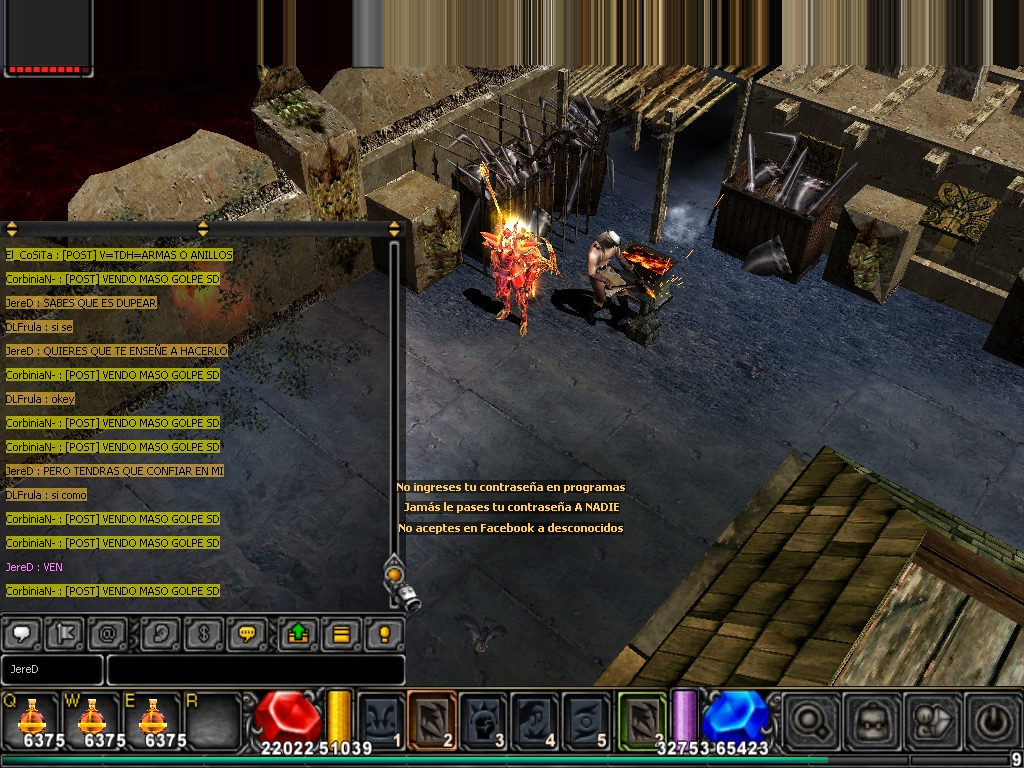Open the character and arrow menu button
1024x768 pixels.
[929, 720]
